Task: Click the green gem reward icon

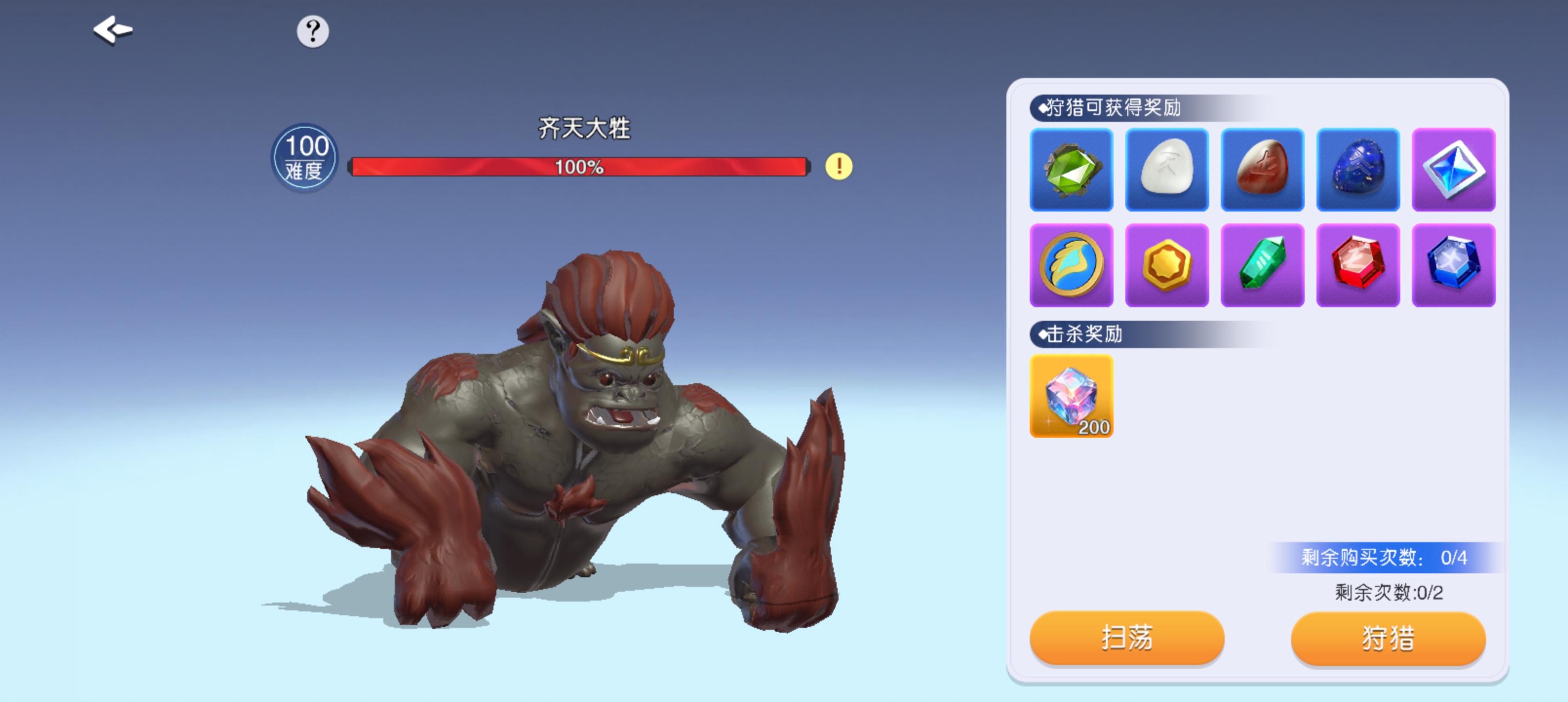Action: 1072,171
